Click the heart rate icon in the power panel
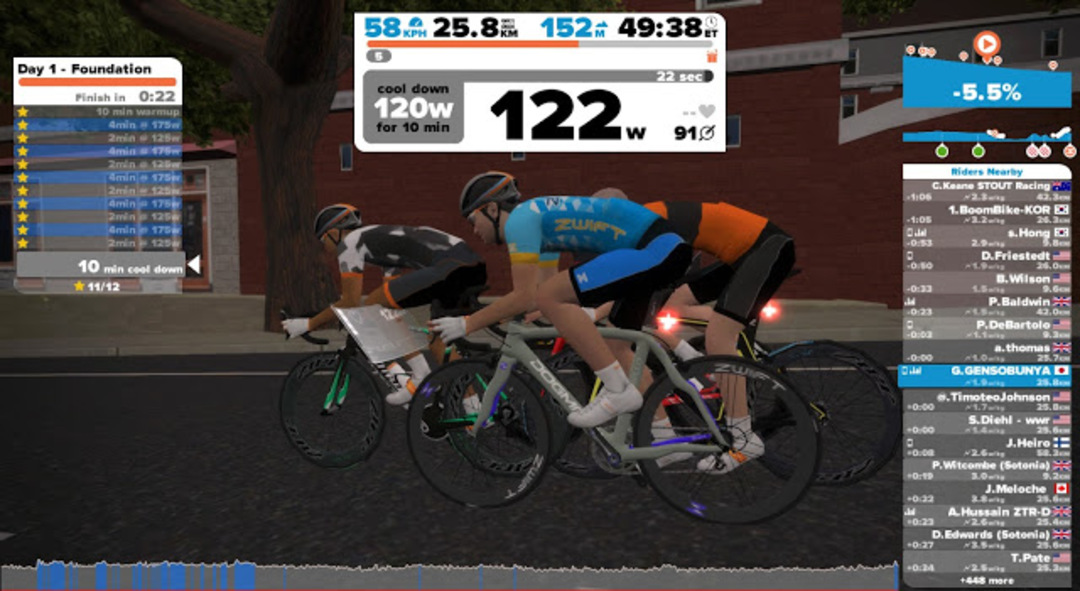The image size is (1080, 591). pos(707,111)
